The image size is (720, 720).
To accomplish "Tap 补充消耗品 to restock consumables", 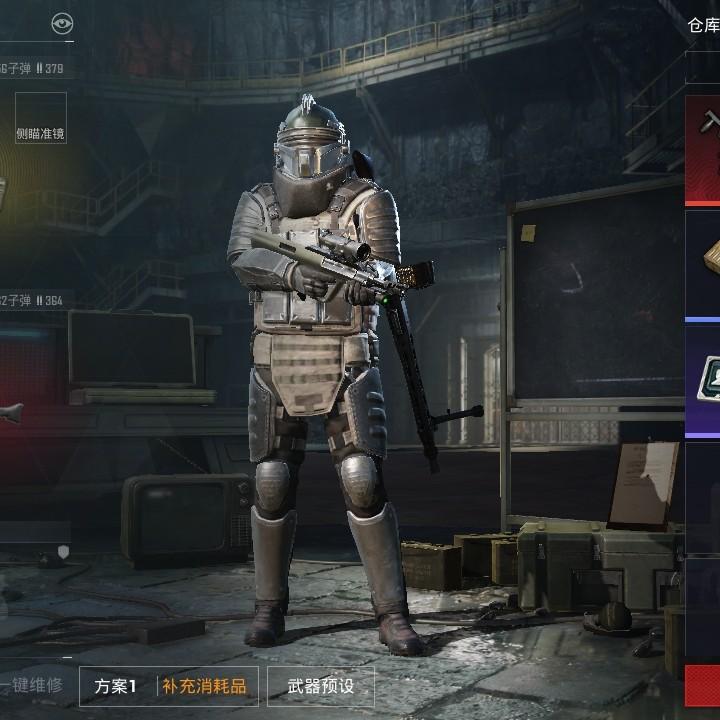I will click(x=204, y=687).
